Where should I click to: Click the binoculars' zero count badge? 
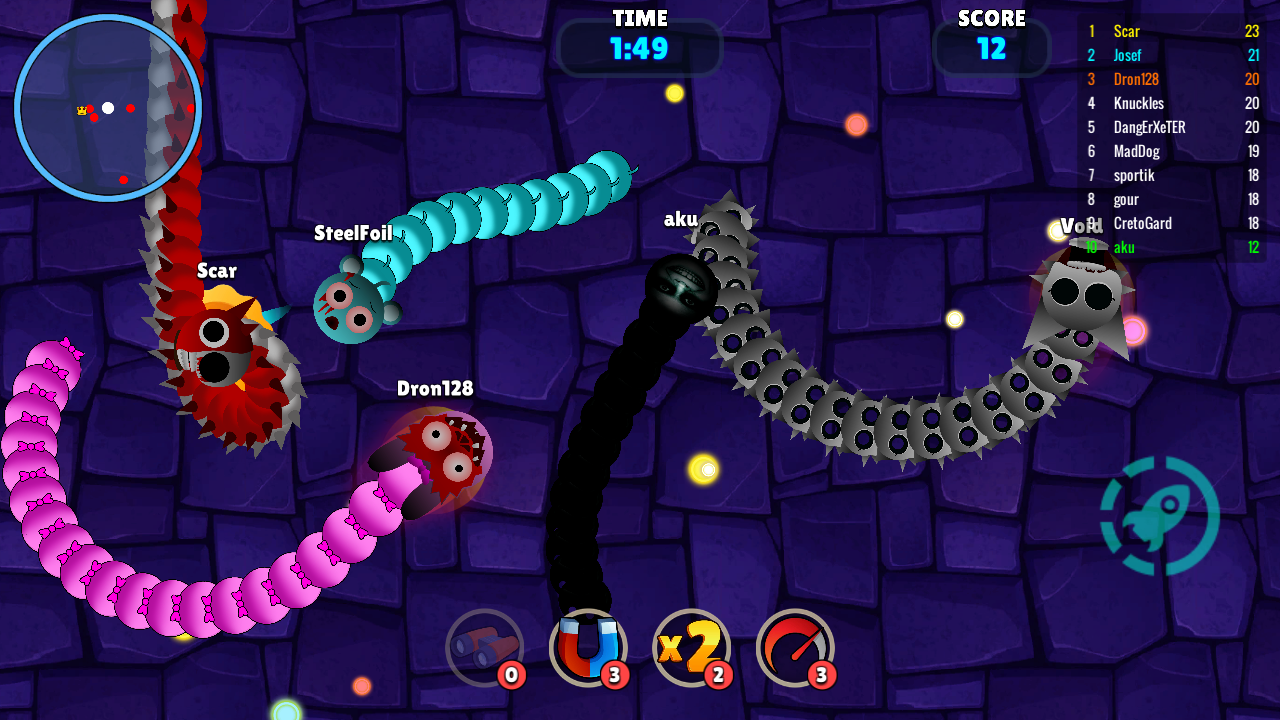tap(511, 675)
